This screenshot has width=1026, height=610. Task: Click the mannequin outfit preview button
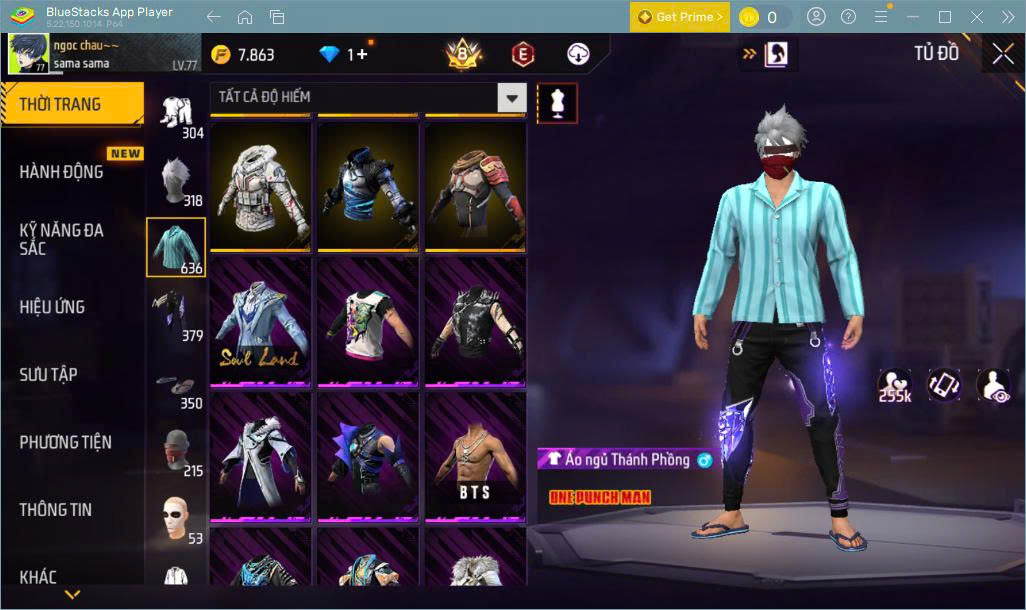(x=557, y=101)
